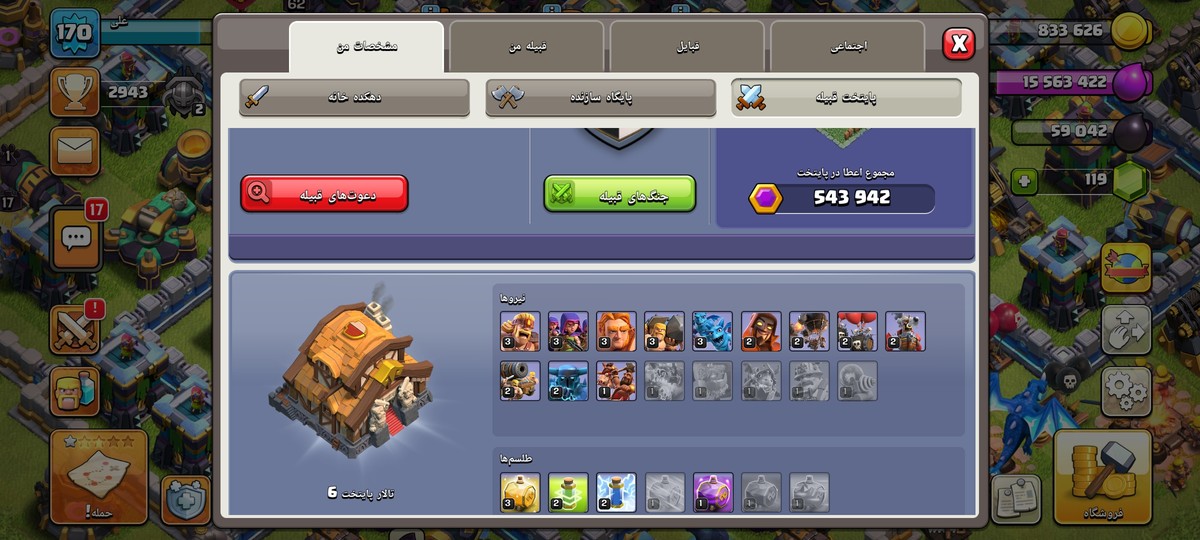Select the blue Freeze spell bottle icon

(x=617, y=492)
